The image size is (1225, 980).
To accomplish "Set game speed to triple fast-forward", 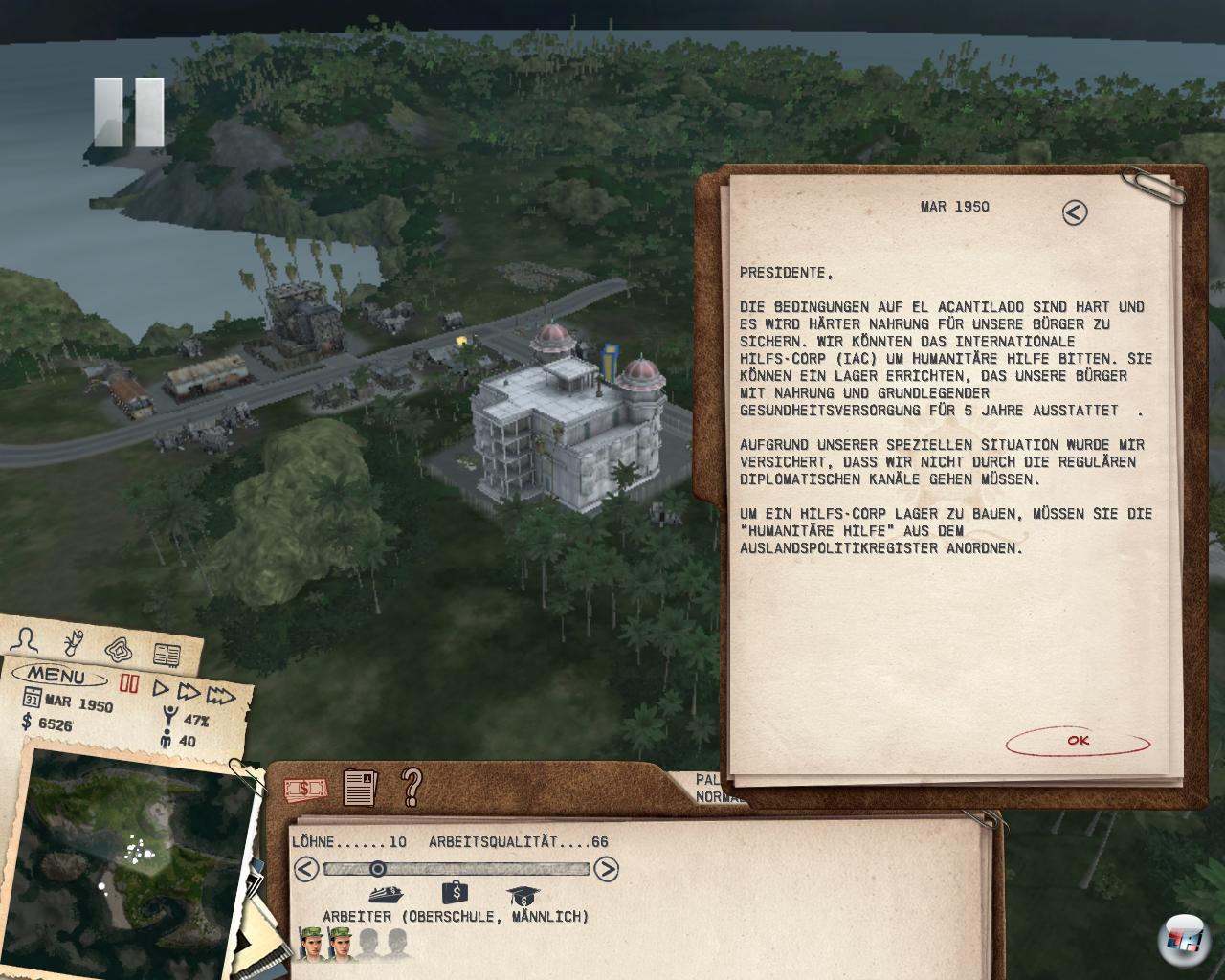I will coord(221,696).
